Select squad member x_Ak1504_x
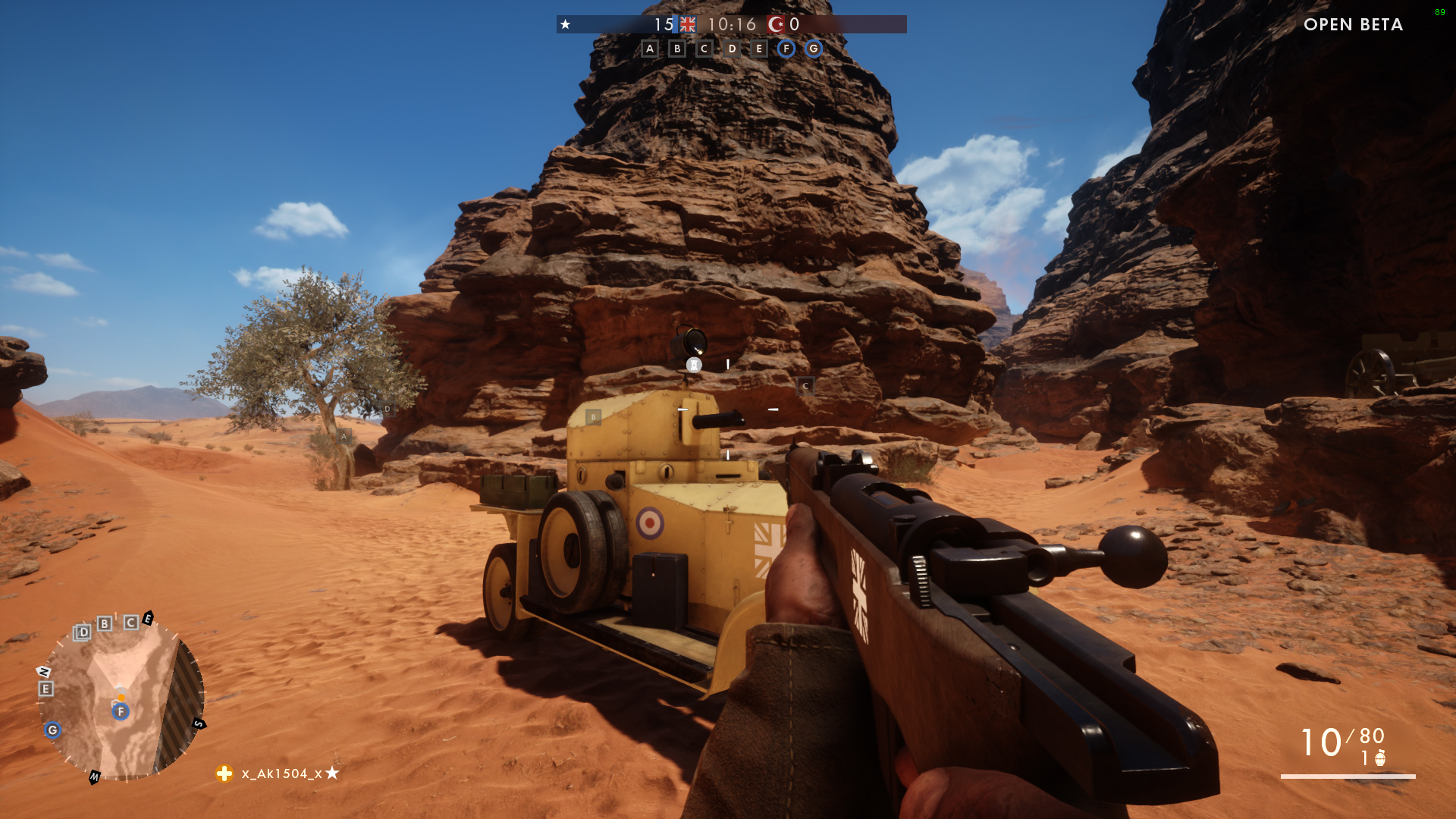Image resolution: width=1456 pixels, height=819 pixels. [x=281, y=773]
